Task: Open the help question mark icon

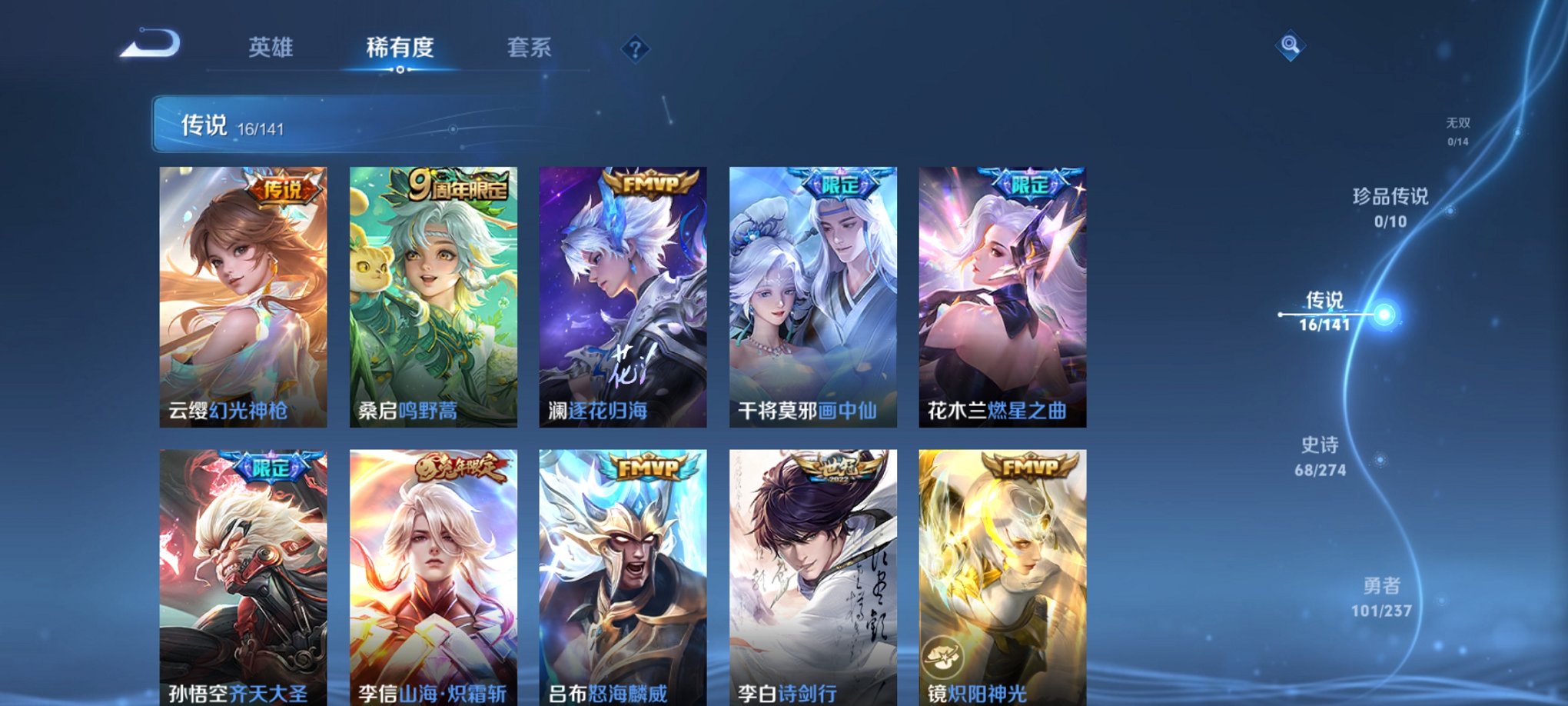Action: (635, 48)
